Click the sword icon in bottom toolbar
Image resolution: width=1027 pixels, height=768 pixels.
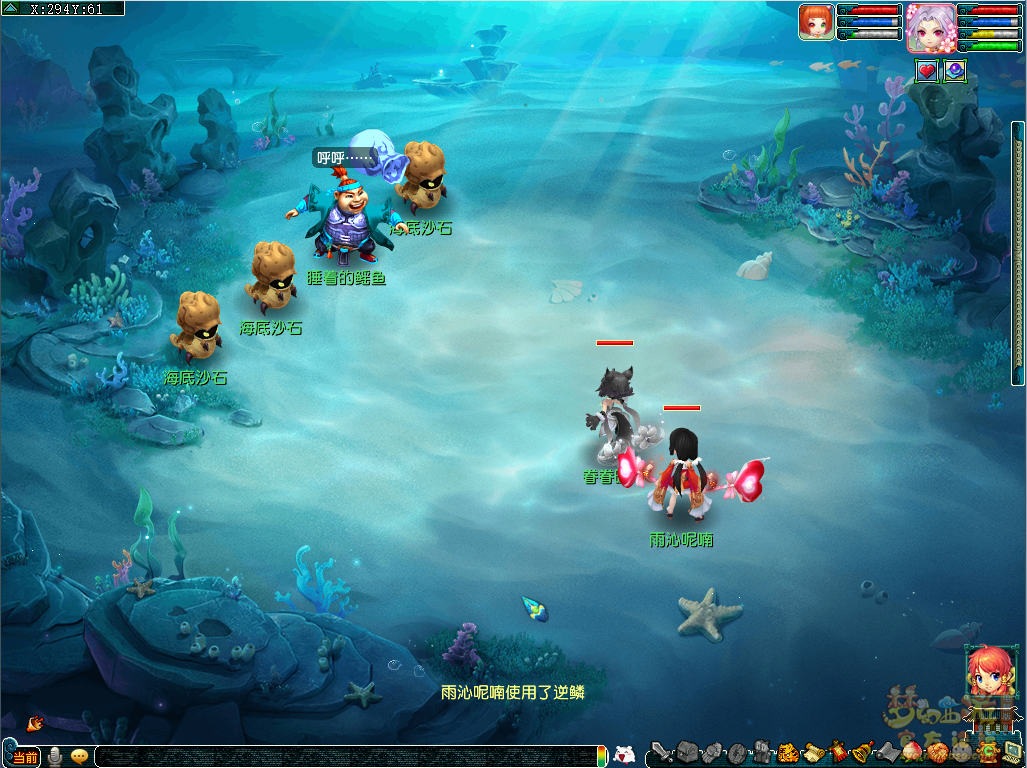point(661,752)
